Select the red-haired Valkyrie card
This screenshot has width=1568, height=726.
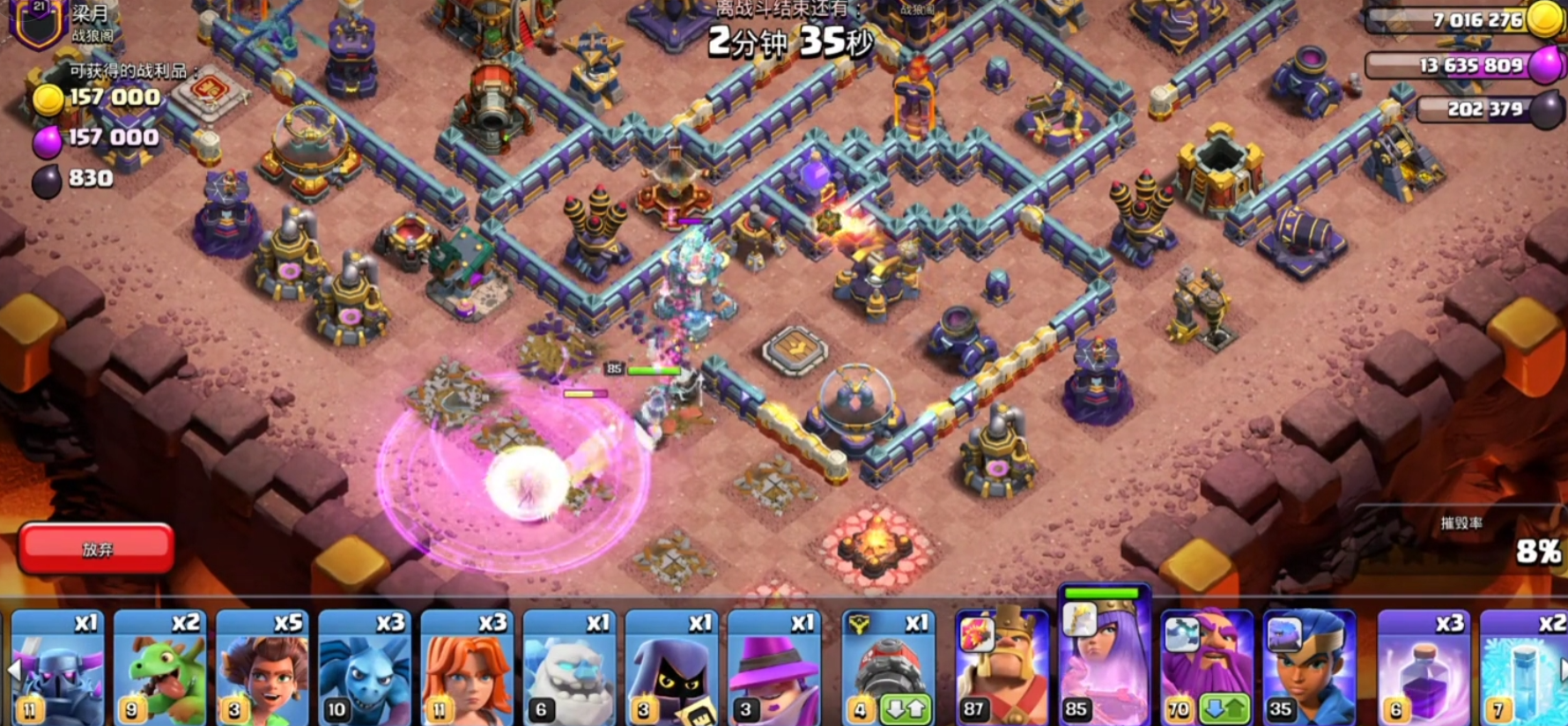pyautogui.click(x=468, y=668)
